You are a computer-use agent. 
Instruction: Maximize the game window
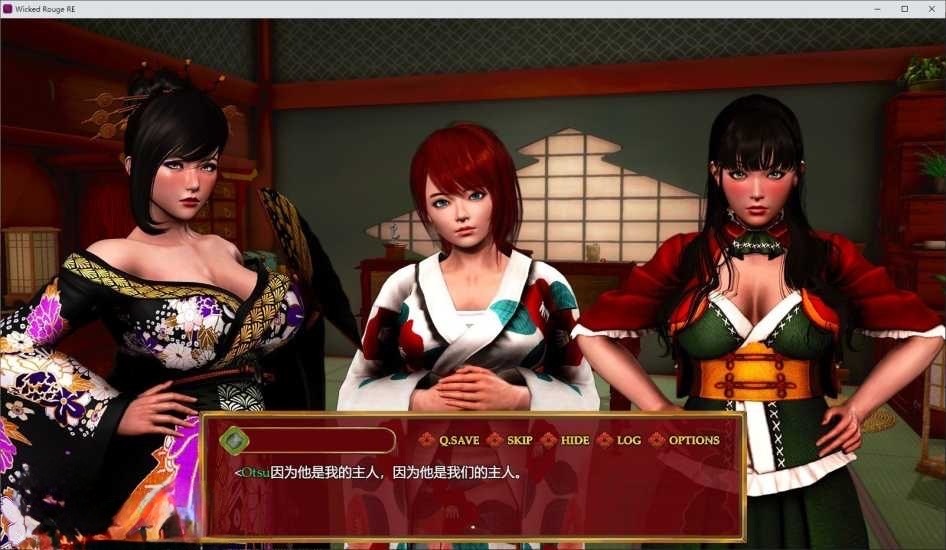pyautogui.click(x=905, y=9)
